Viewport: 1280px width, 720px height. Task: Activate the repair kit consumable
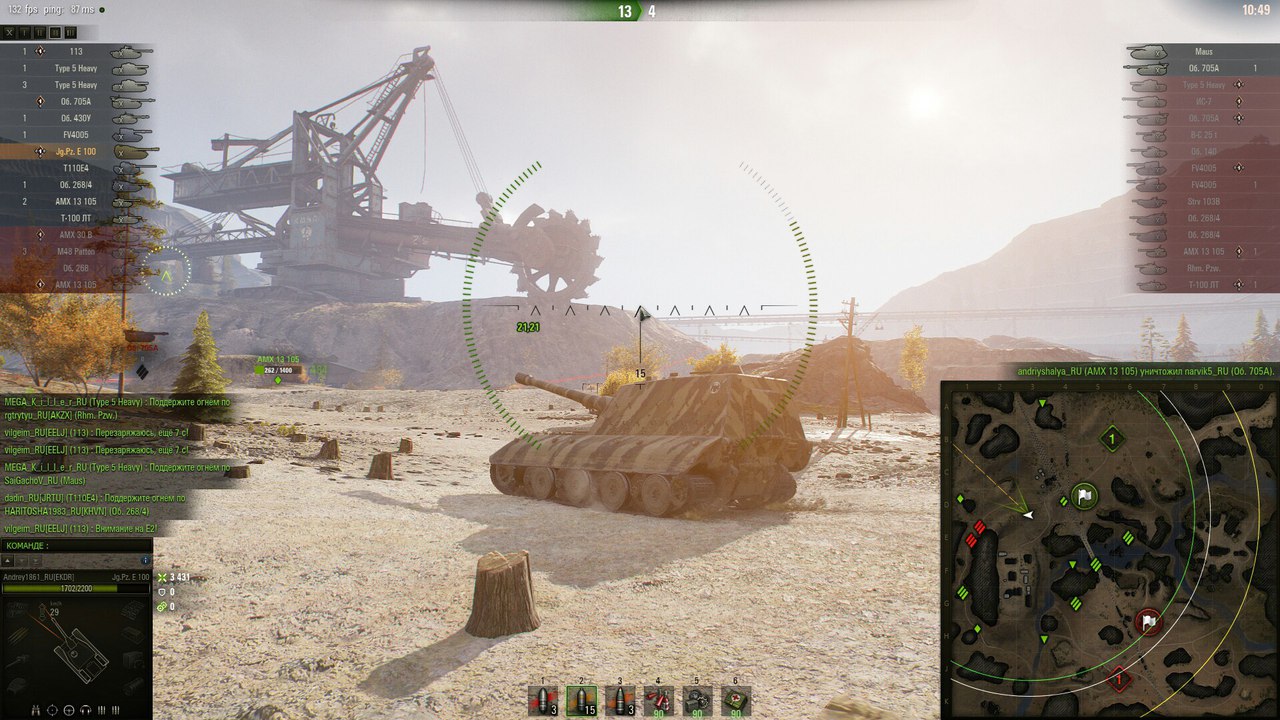coord(697,700)
